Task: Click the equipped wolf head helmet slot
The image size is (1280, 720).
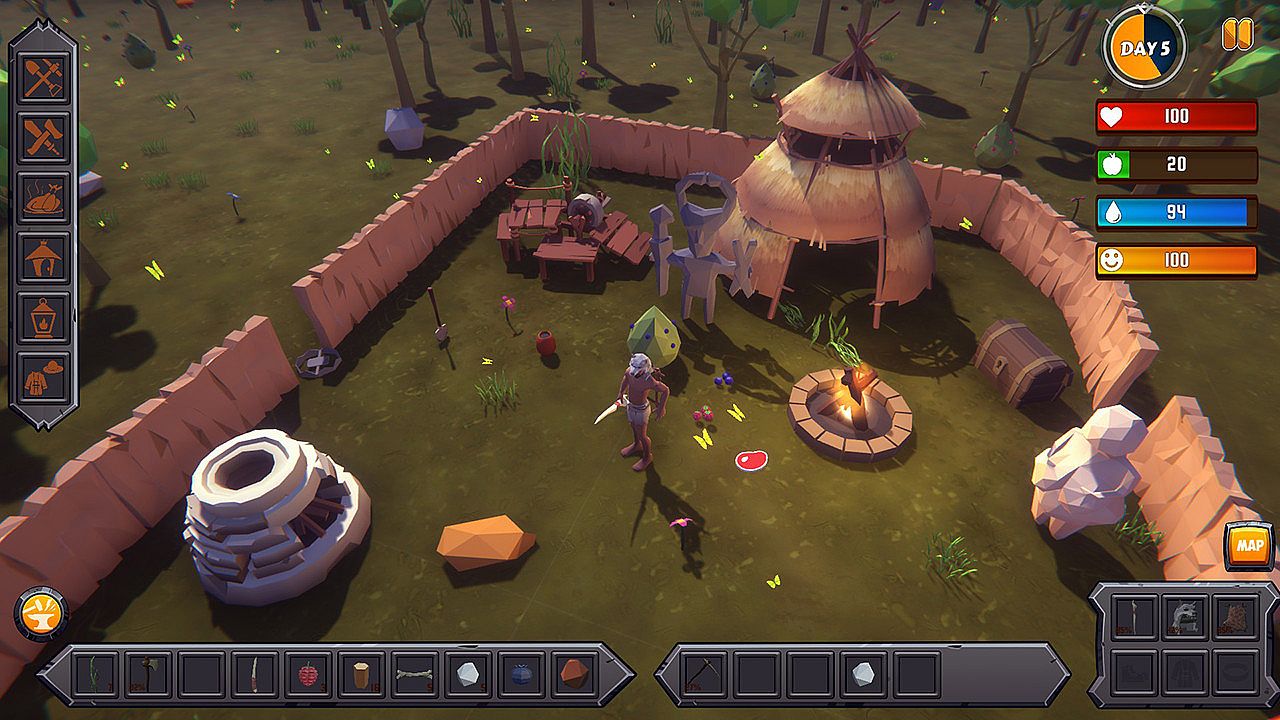Action: tap(1186, 618)
